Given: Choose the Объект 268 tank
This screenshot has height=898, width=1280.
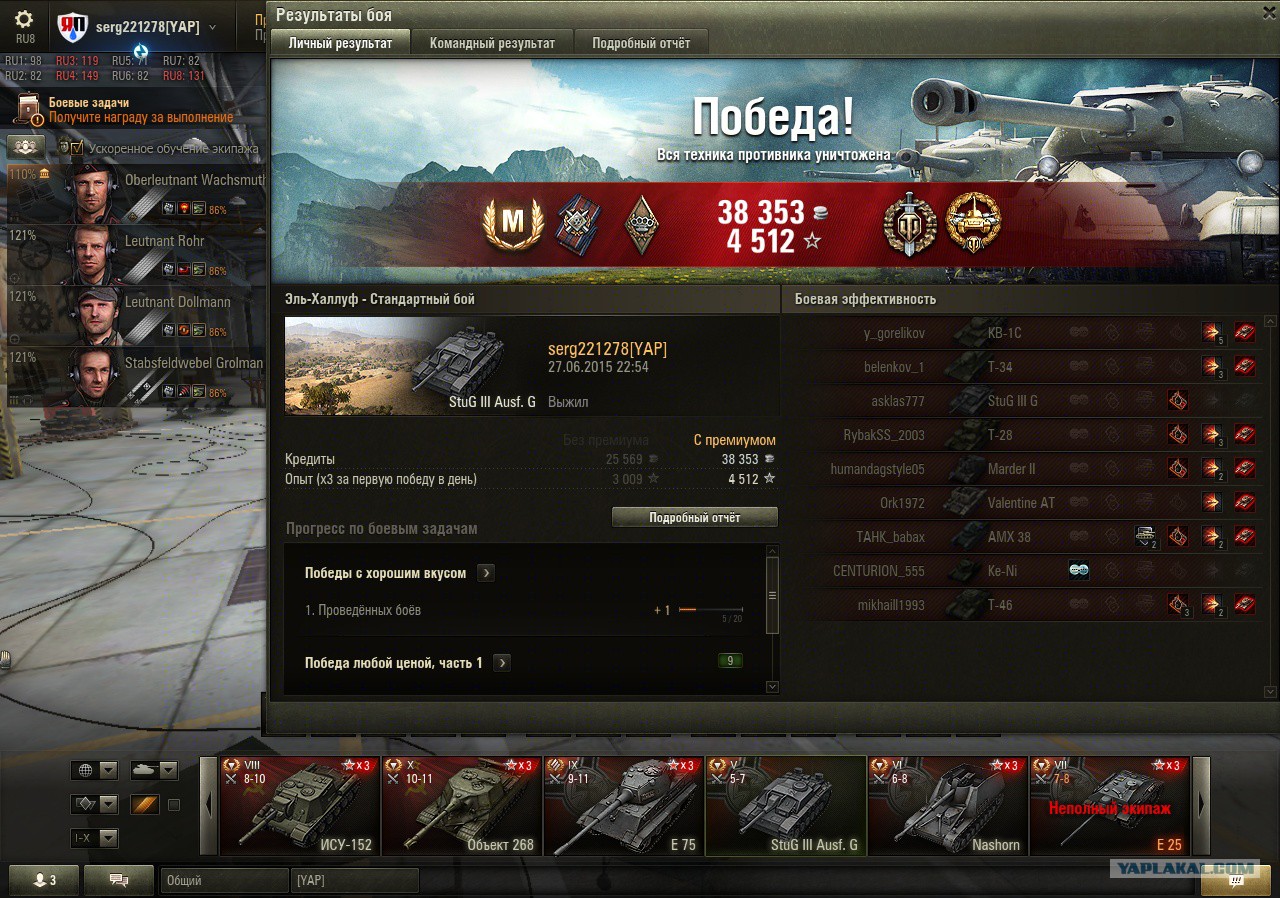Looking at the screenshot, I should coord(461,806).
